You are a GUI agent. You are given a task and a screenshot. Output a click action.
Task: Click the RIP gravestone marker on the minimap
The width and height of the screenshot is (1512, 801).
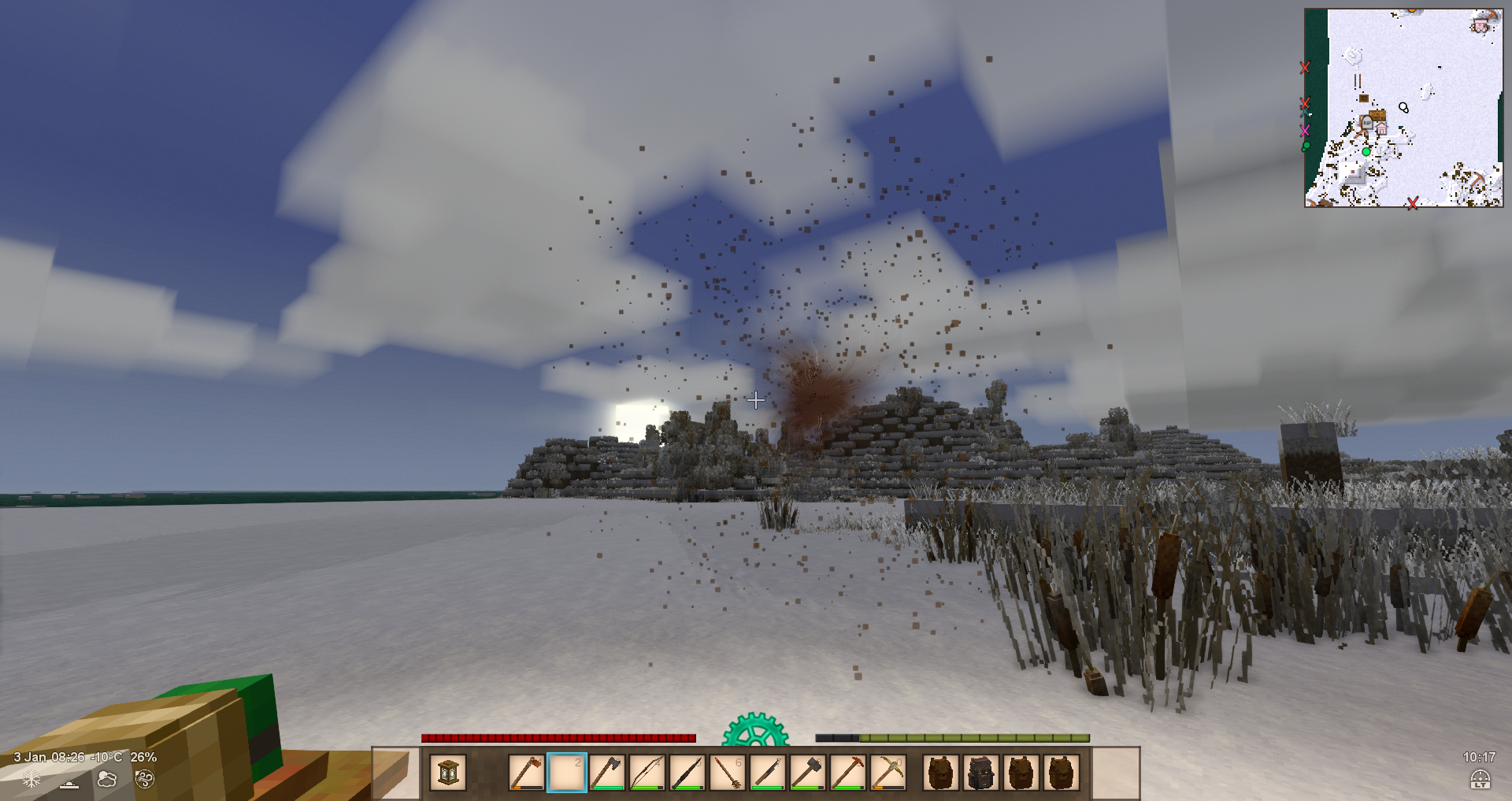[1366, 124]
